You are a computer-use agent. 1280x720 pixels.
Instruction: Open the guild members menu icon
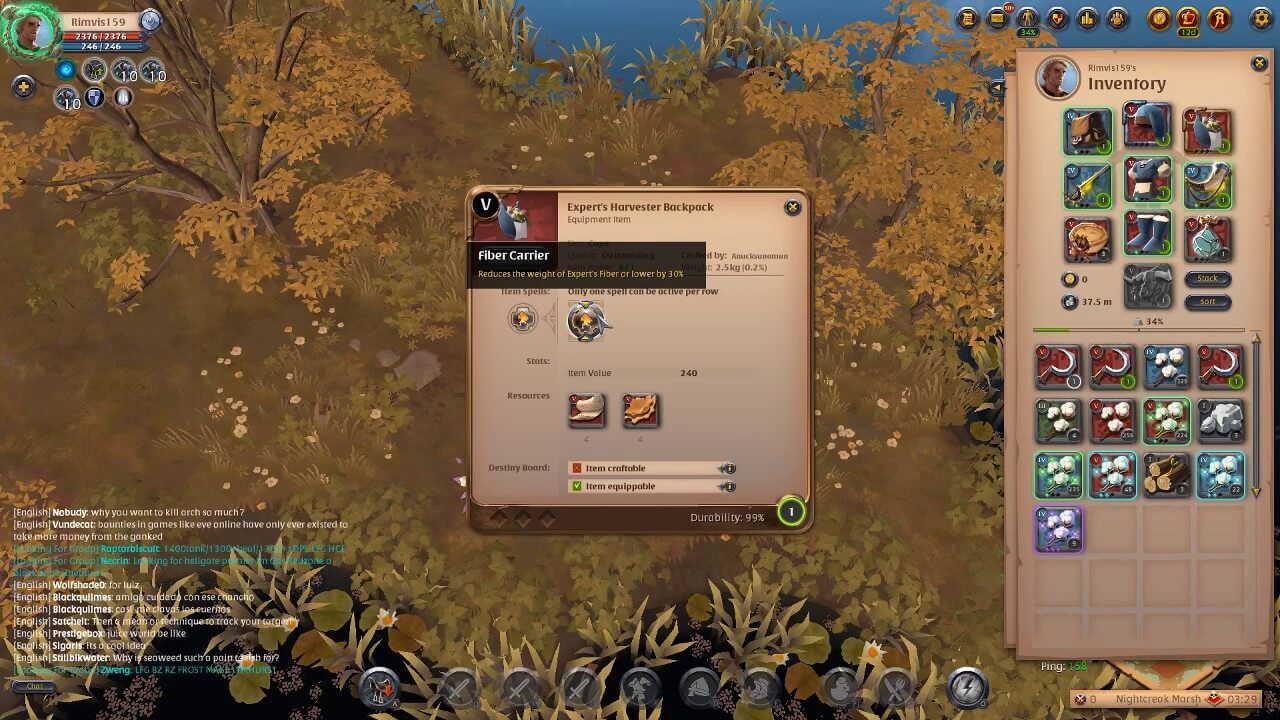[1116, 17]
